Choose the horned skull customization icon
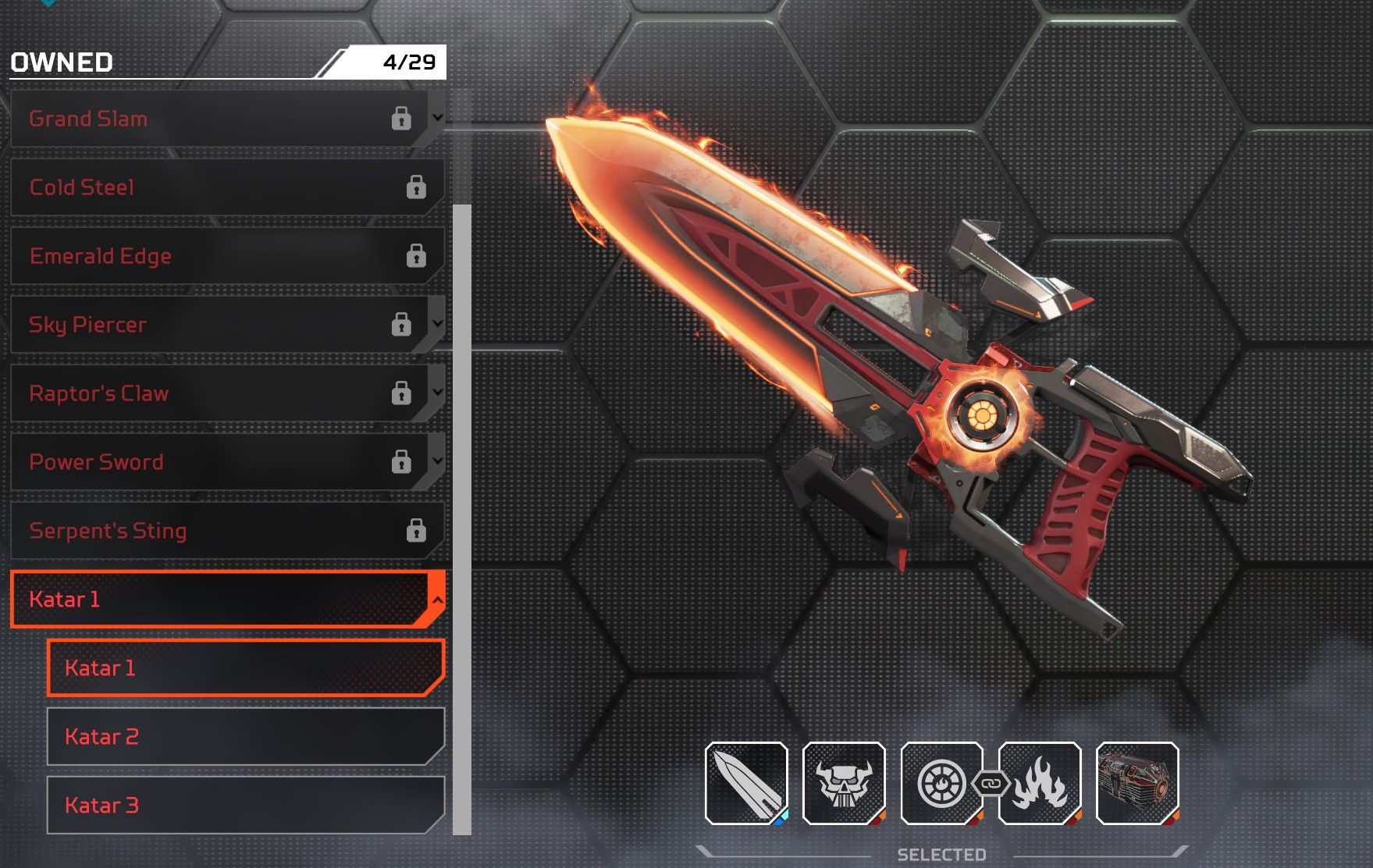 (844, 783)
